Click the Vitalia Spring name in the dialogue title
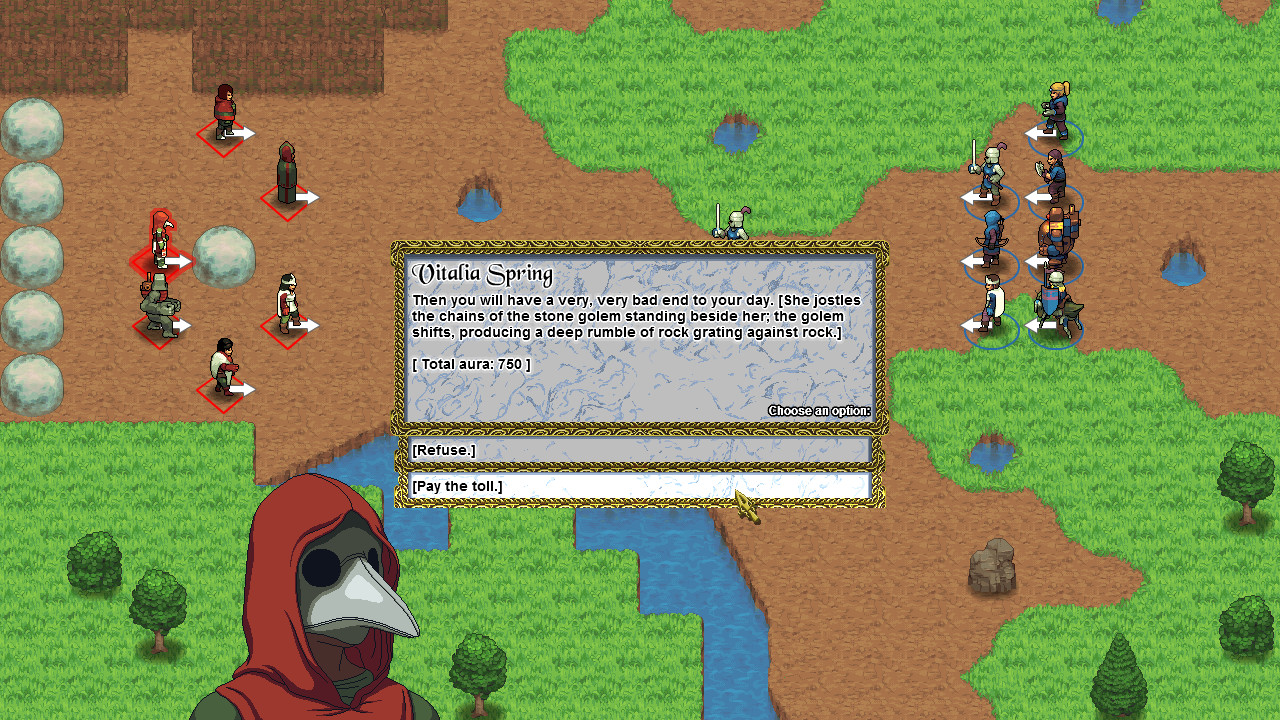This screenshot has width=1280, height=720. tap(480, 272)
